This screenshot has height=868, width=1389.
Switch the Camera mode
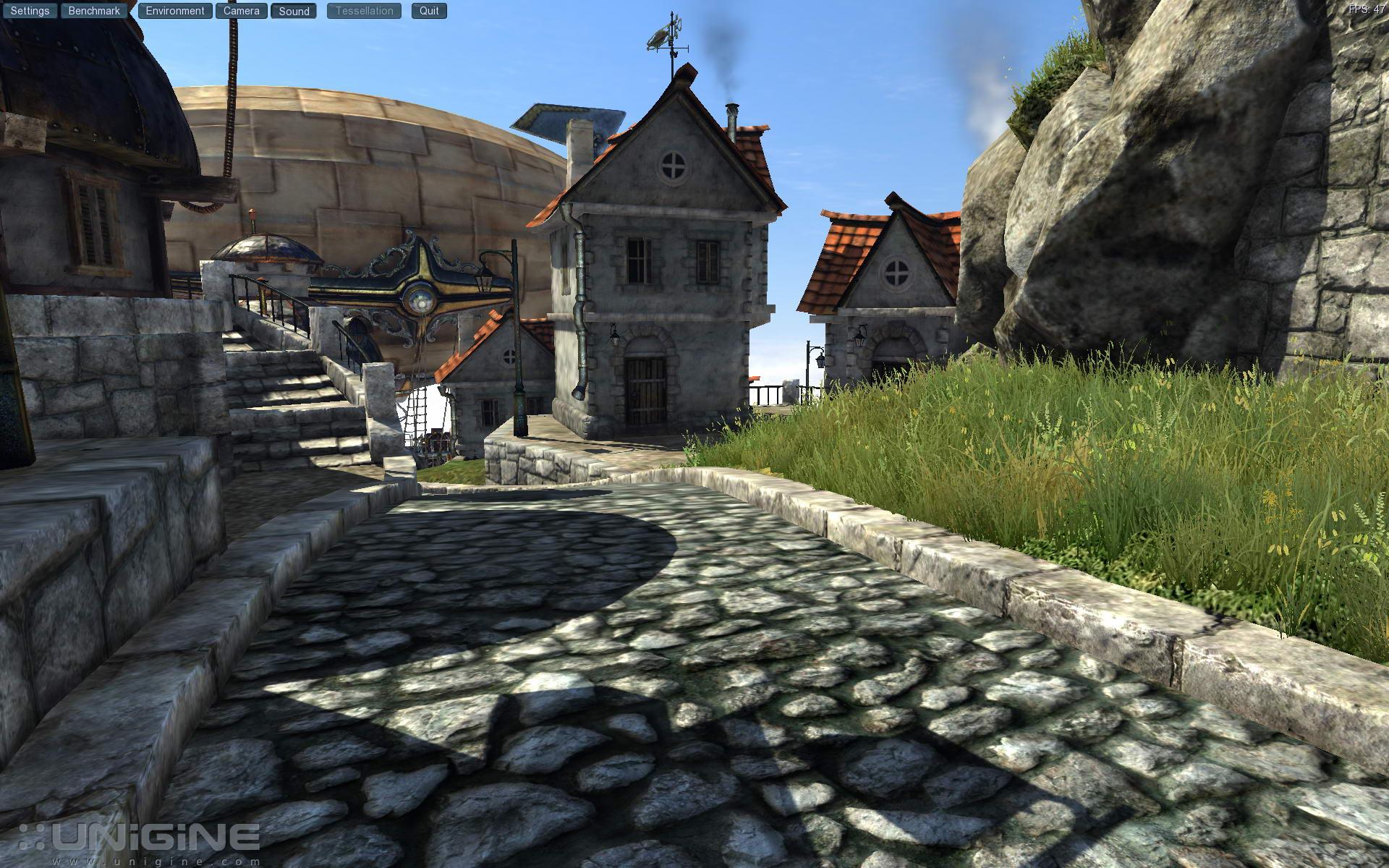click(242, 11)
